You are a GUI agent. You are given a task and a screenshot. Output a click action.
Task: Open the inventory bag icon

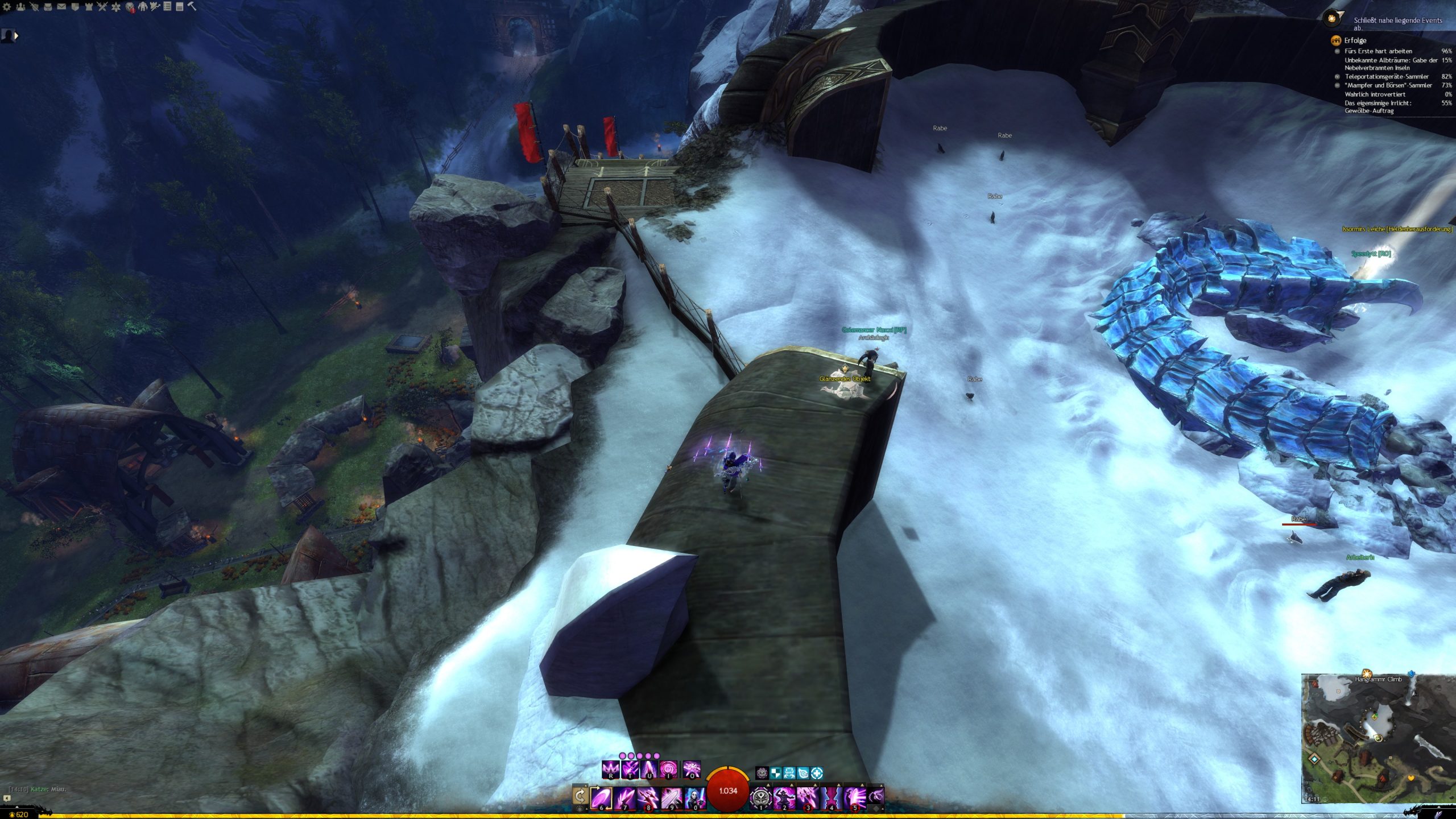(x=48, y=7)
